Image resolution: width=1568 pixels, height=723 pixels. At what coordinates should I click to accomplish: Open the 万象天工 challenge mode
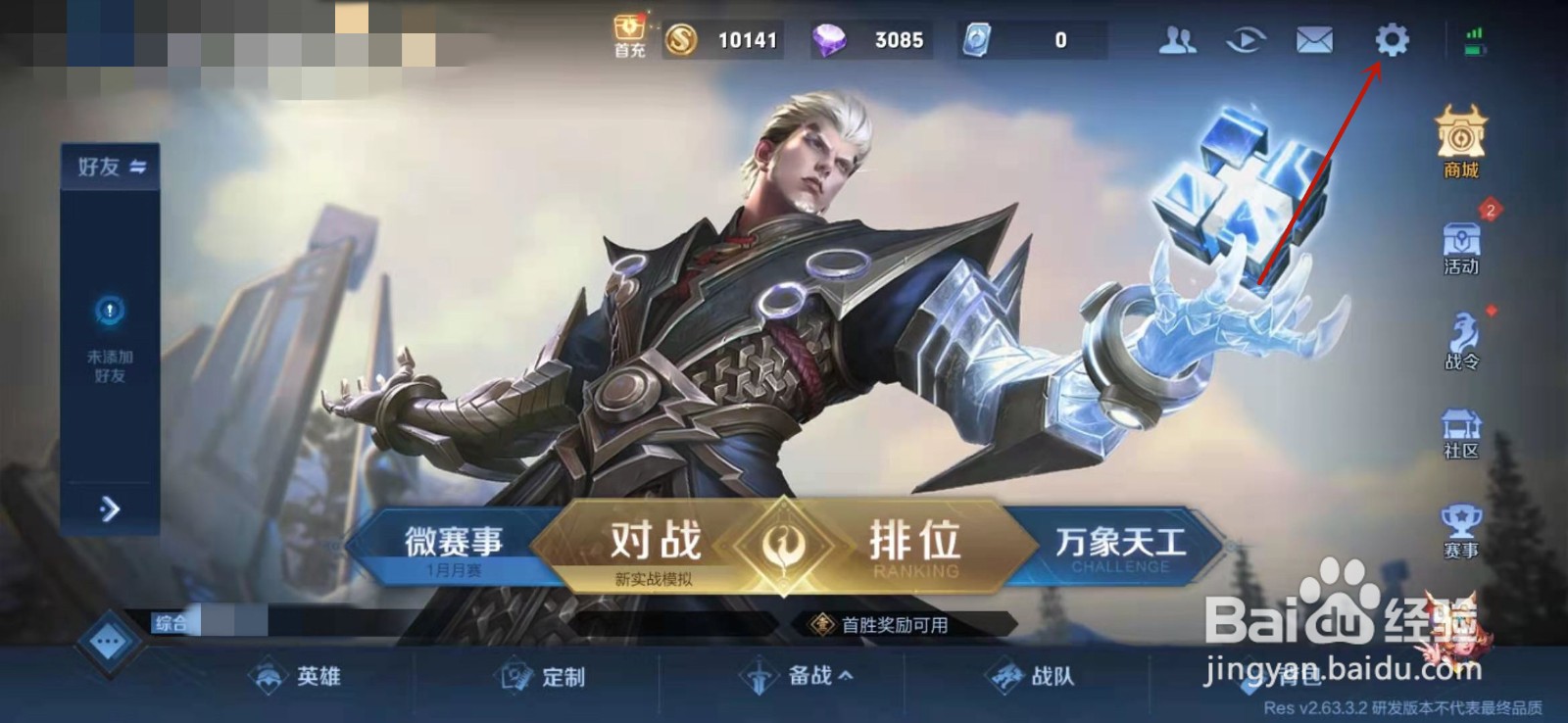point(1117,540)
